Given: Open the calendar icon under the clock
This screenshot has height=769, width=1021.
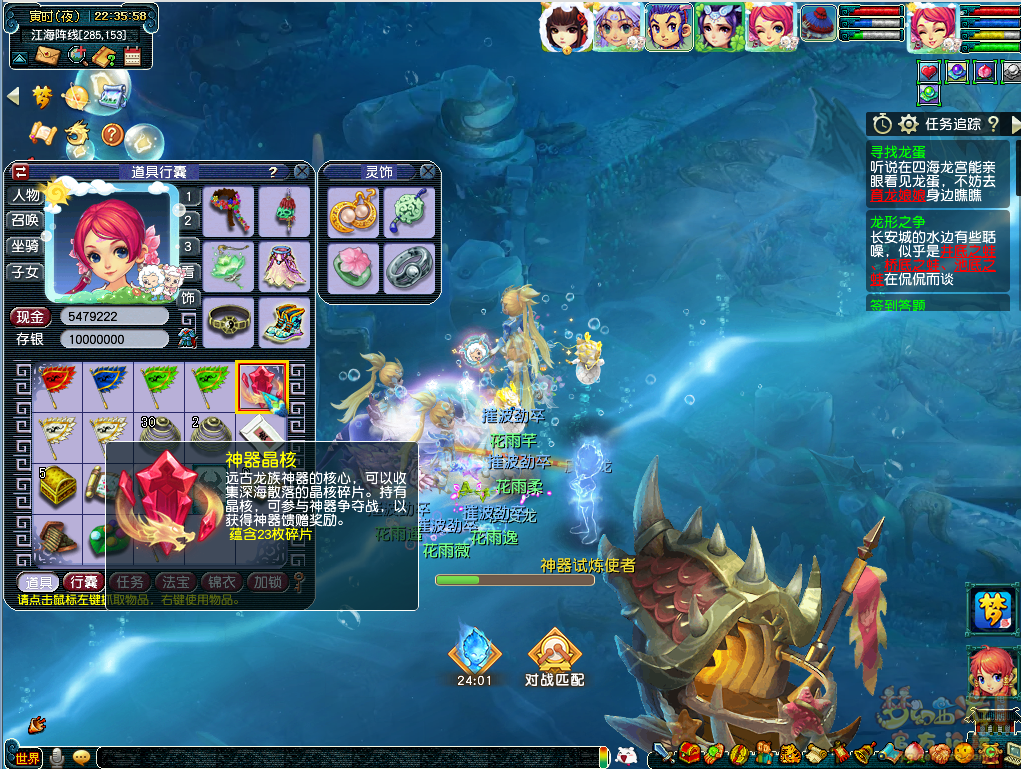Looking at the screenshot, I should point(133,56).
